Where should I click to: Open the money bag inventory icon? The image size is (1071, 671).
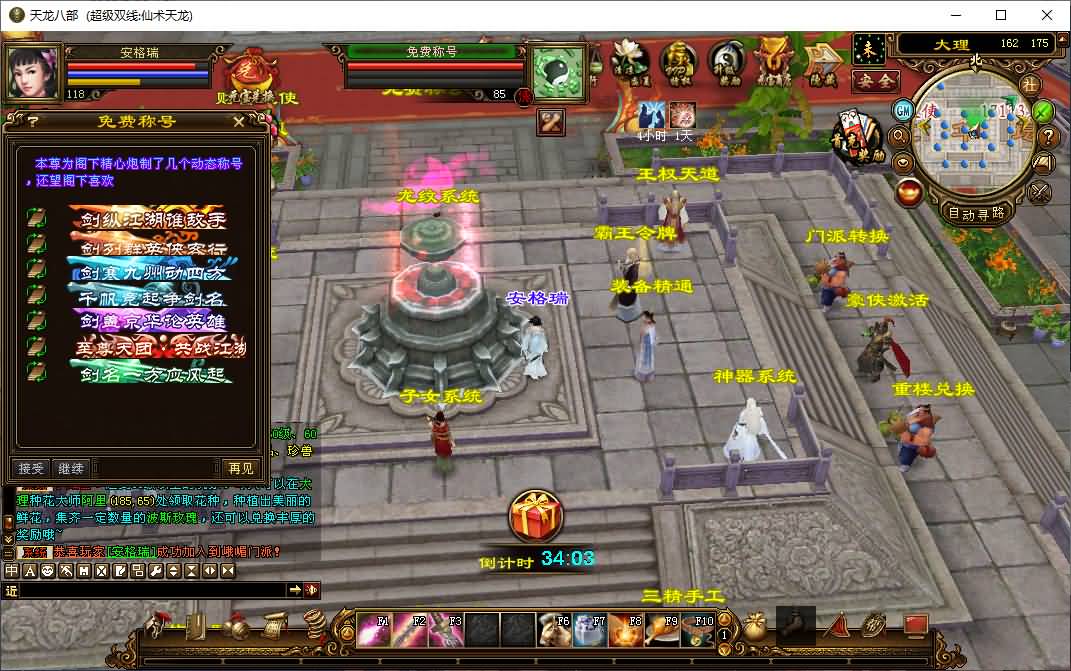pos(754,628)
